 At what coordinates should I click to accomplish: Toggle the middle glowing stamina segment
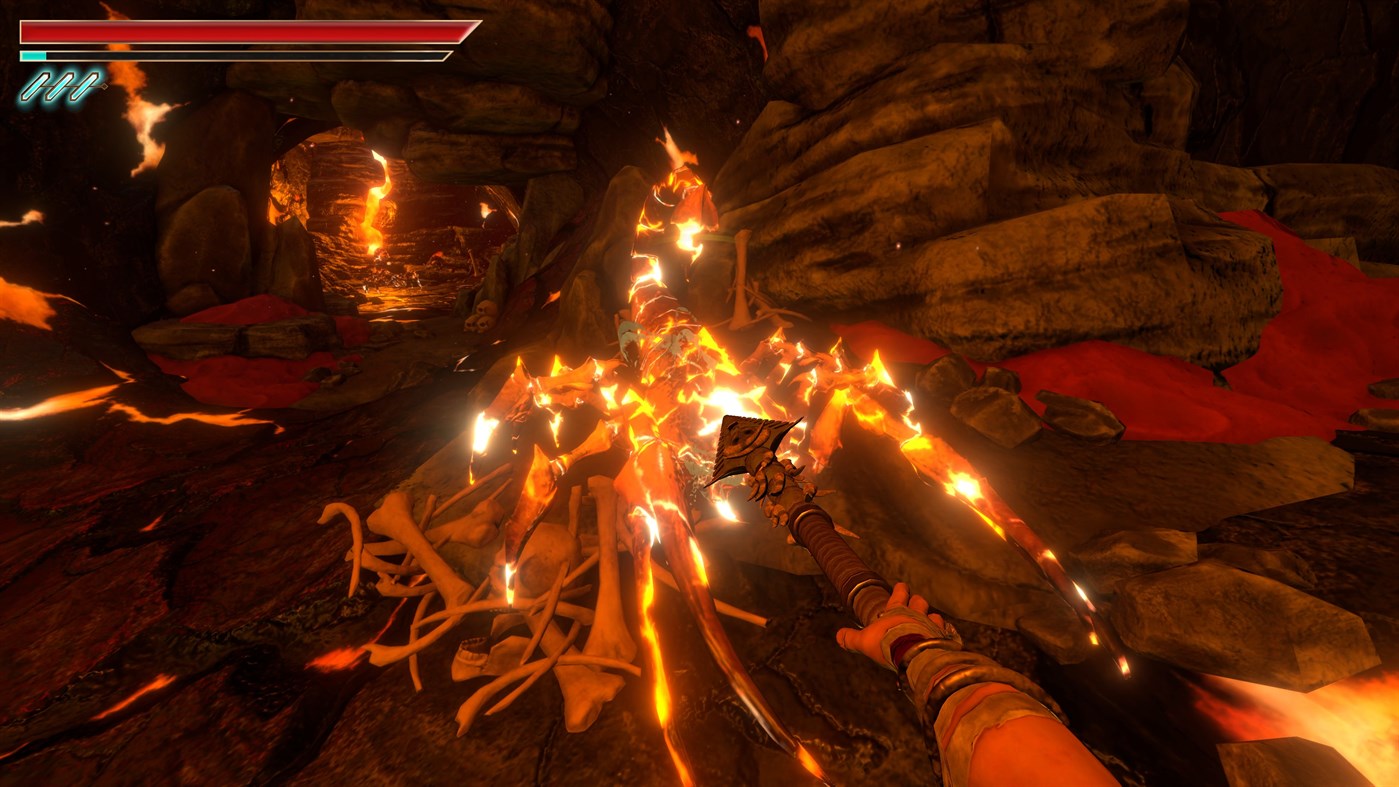tap(62, 86)
